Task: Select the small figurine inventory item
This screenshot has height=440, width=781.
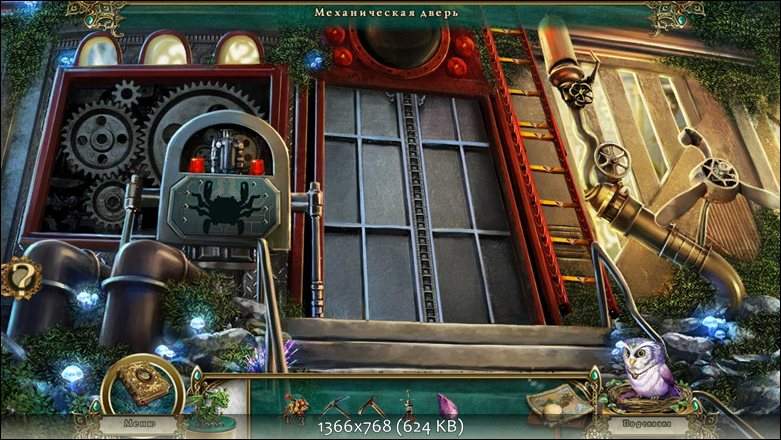Action: (x=407, y=406)
